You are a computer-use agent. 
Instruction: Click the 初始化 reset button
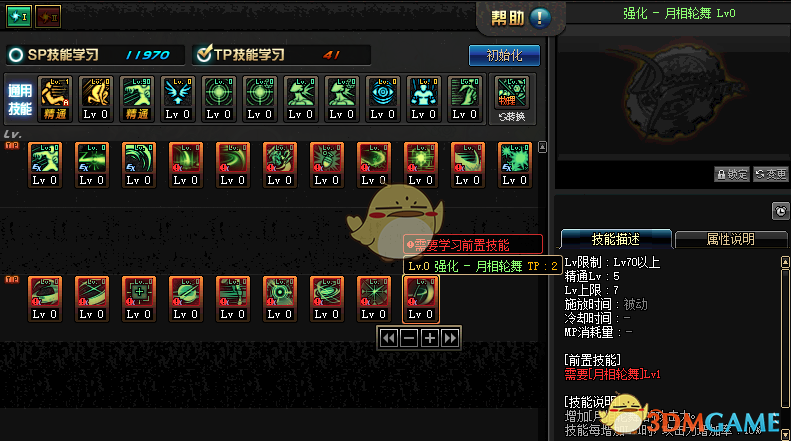(504, 55)
